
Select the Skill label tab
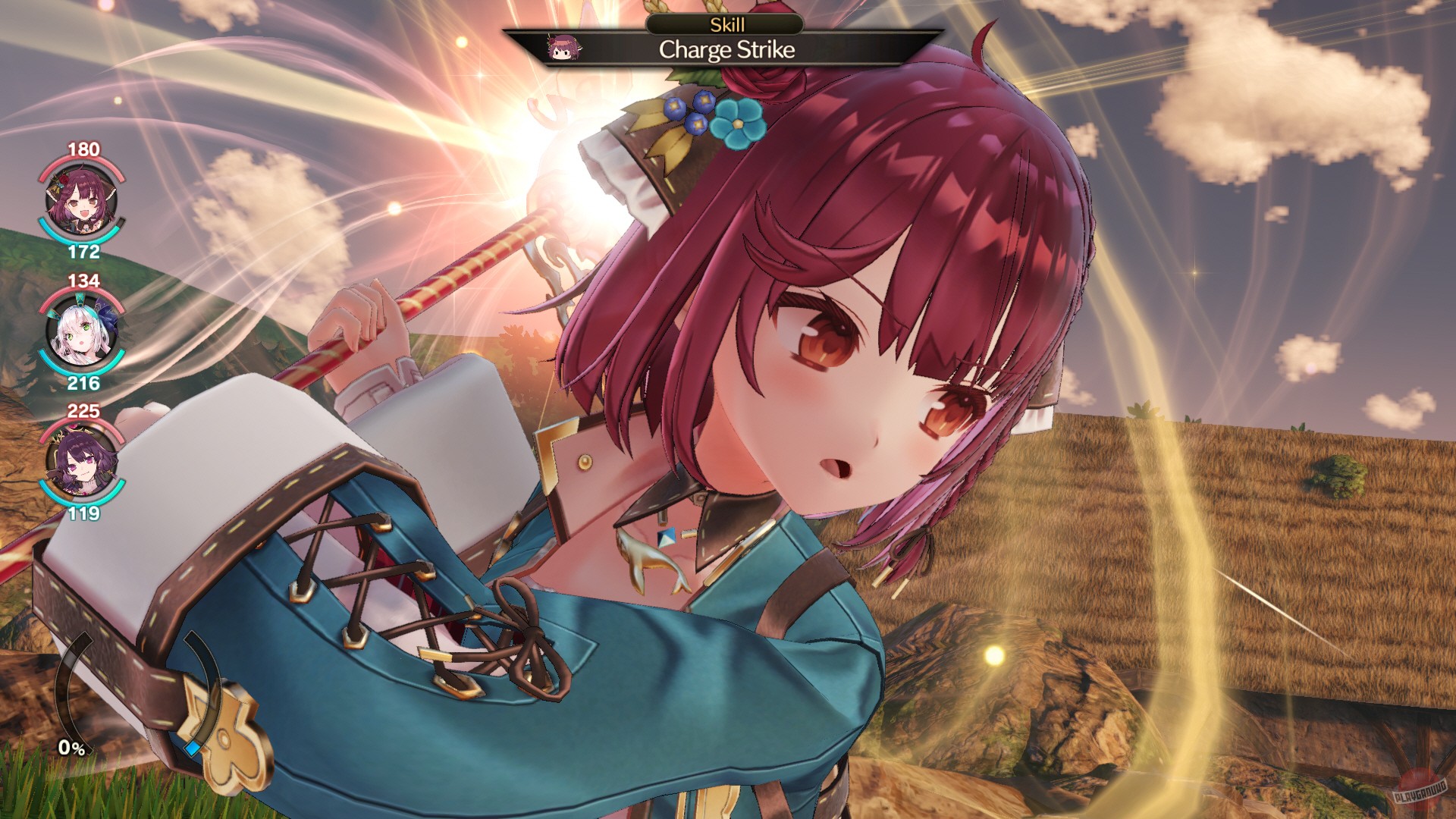point(726,25)
